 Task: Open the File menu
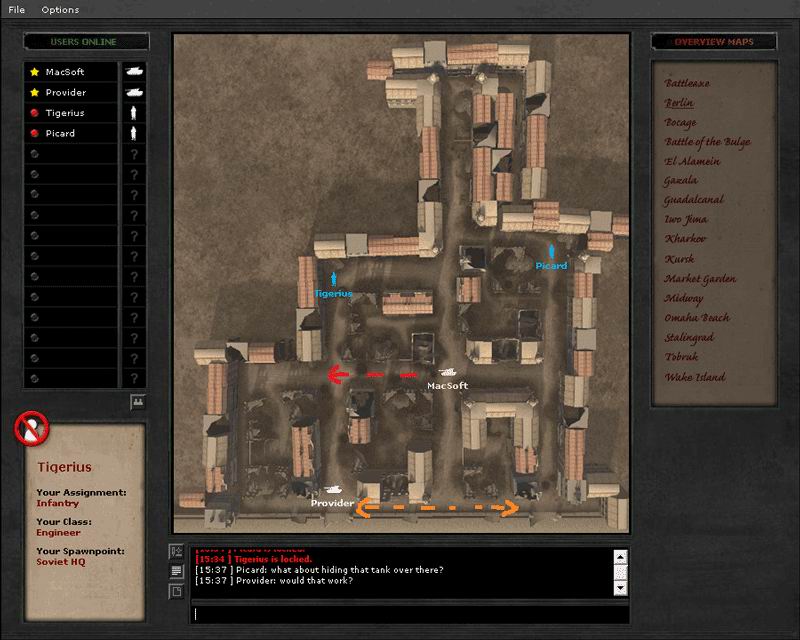pyautogui.click(x=16, y=10)
